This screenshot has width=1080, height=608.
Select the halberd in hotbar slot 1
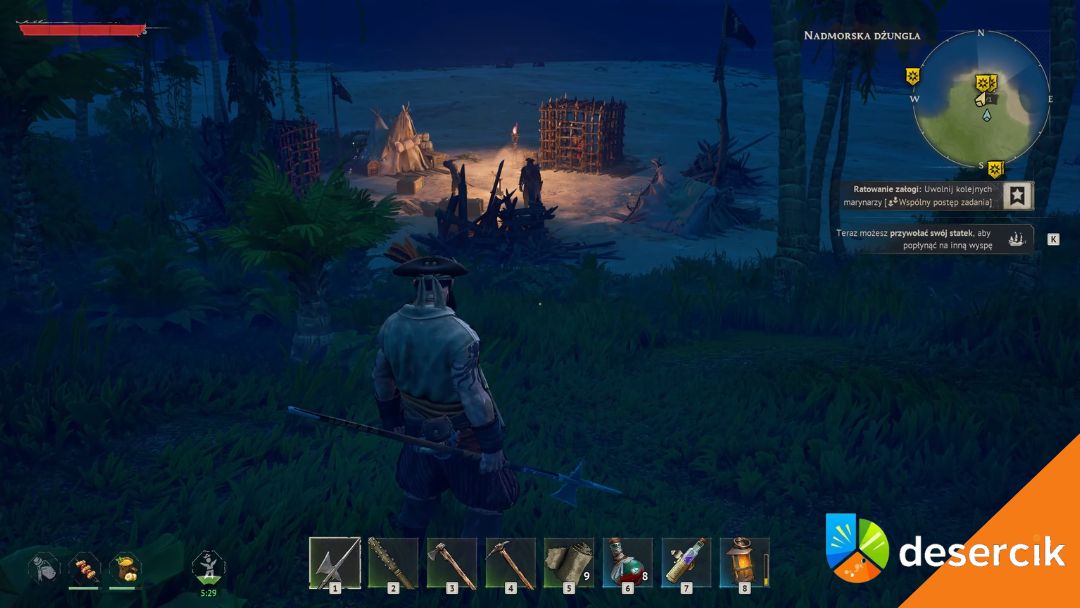pyautogui.click(x=334, y=563)
